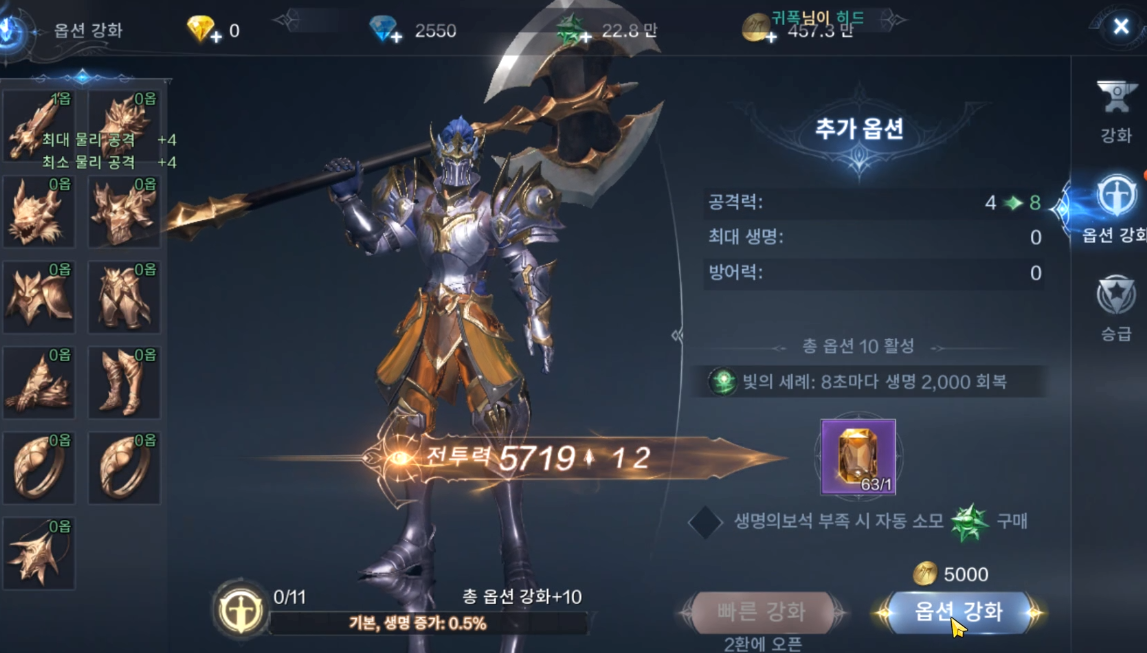Open the total option bonus shield icon
Image resolution: width=1147 pixels, height=653 pixels.
point(241,608)
